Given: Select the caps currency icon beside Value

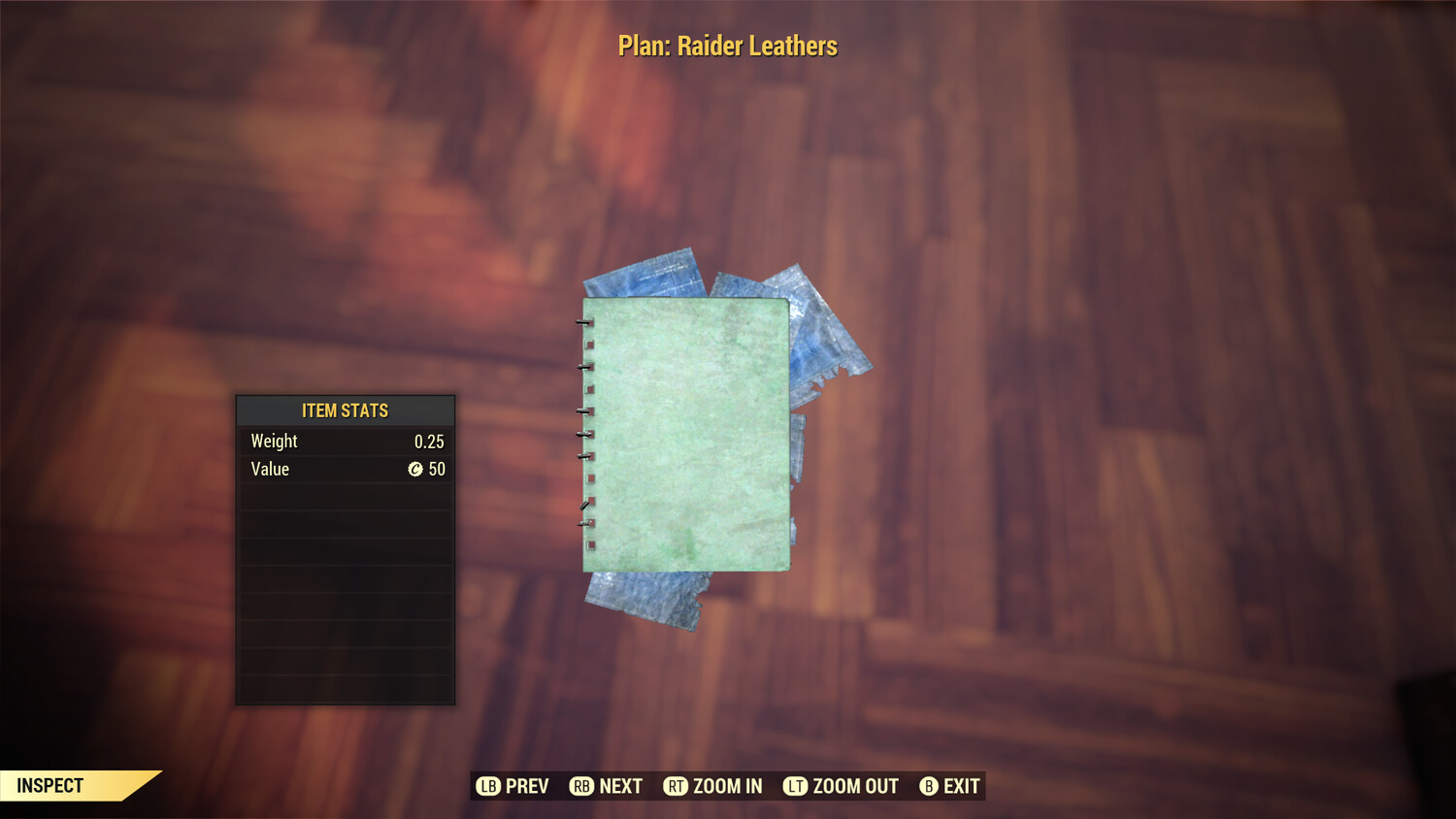Looking at the screenshot, I should [415, 470].
